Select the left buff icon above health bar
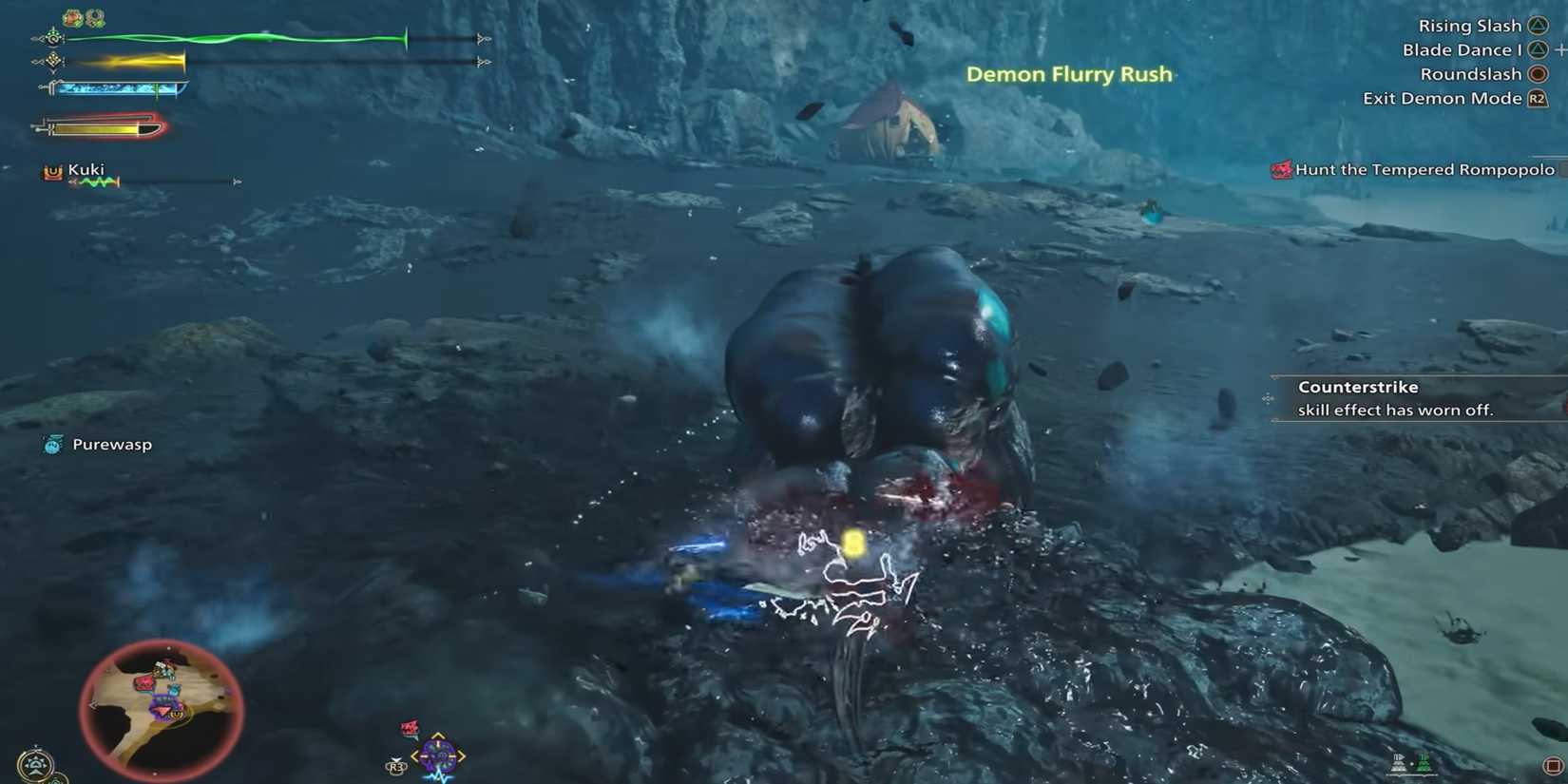 click(71, 16)
